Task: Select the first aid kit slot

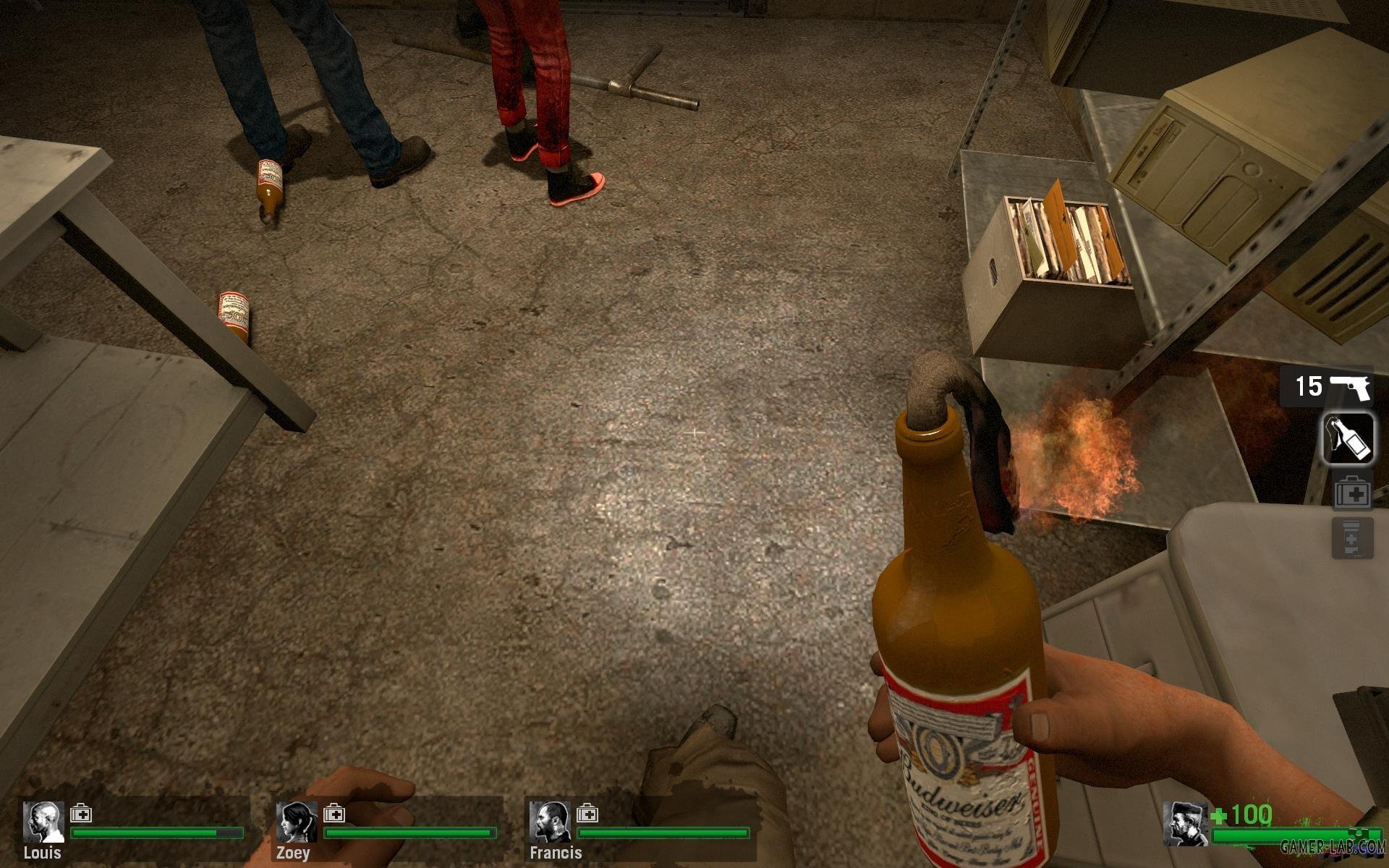Action: [1352, 493]
